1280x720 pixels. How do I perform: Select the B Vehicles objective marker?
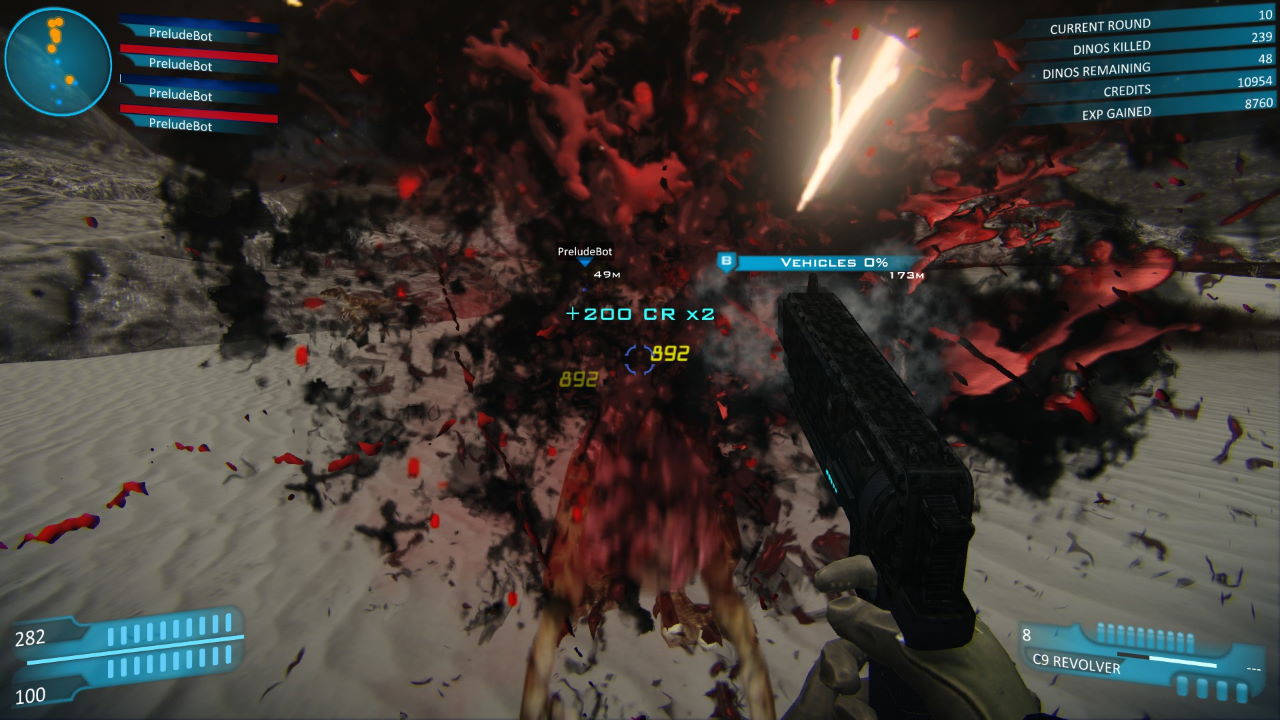[727, 262]
